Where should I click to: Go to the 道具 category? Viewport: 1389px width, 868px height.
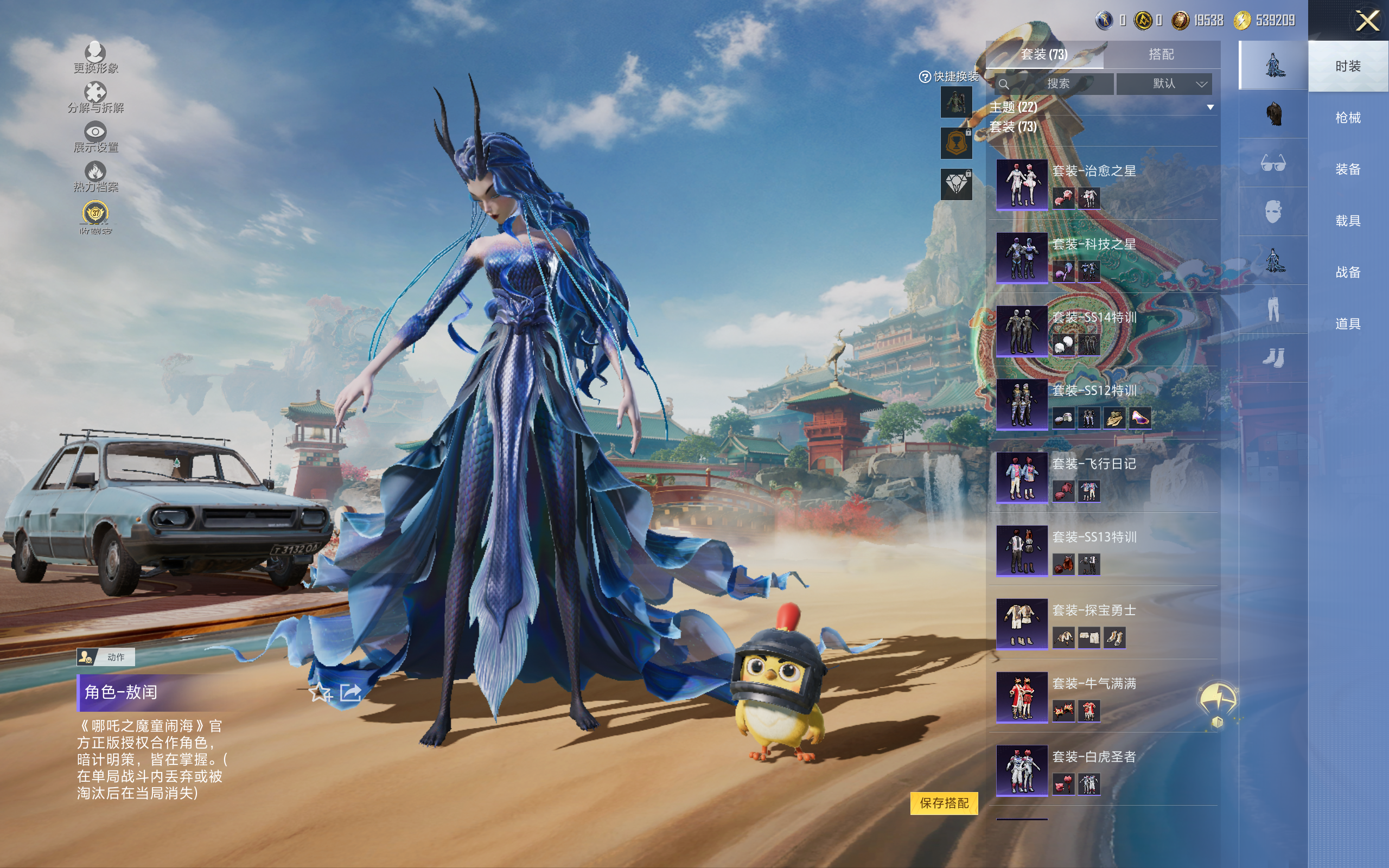(1347, 324)
